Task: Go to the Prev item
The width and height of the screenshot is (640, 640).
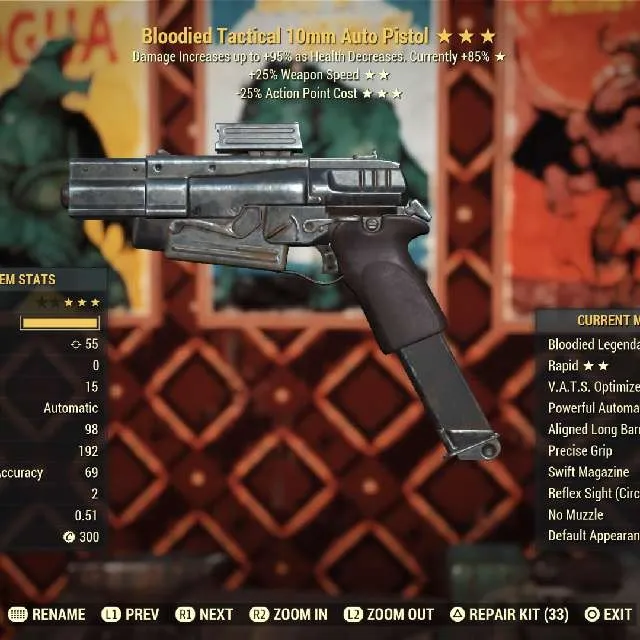Action: (x=130, y=615)
